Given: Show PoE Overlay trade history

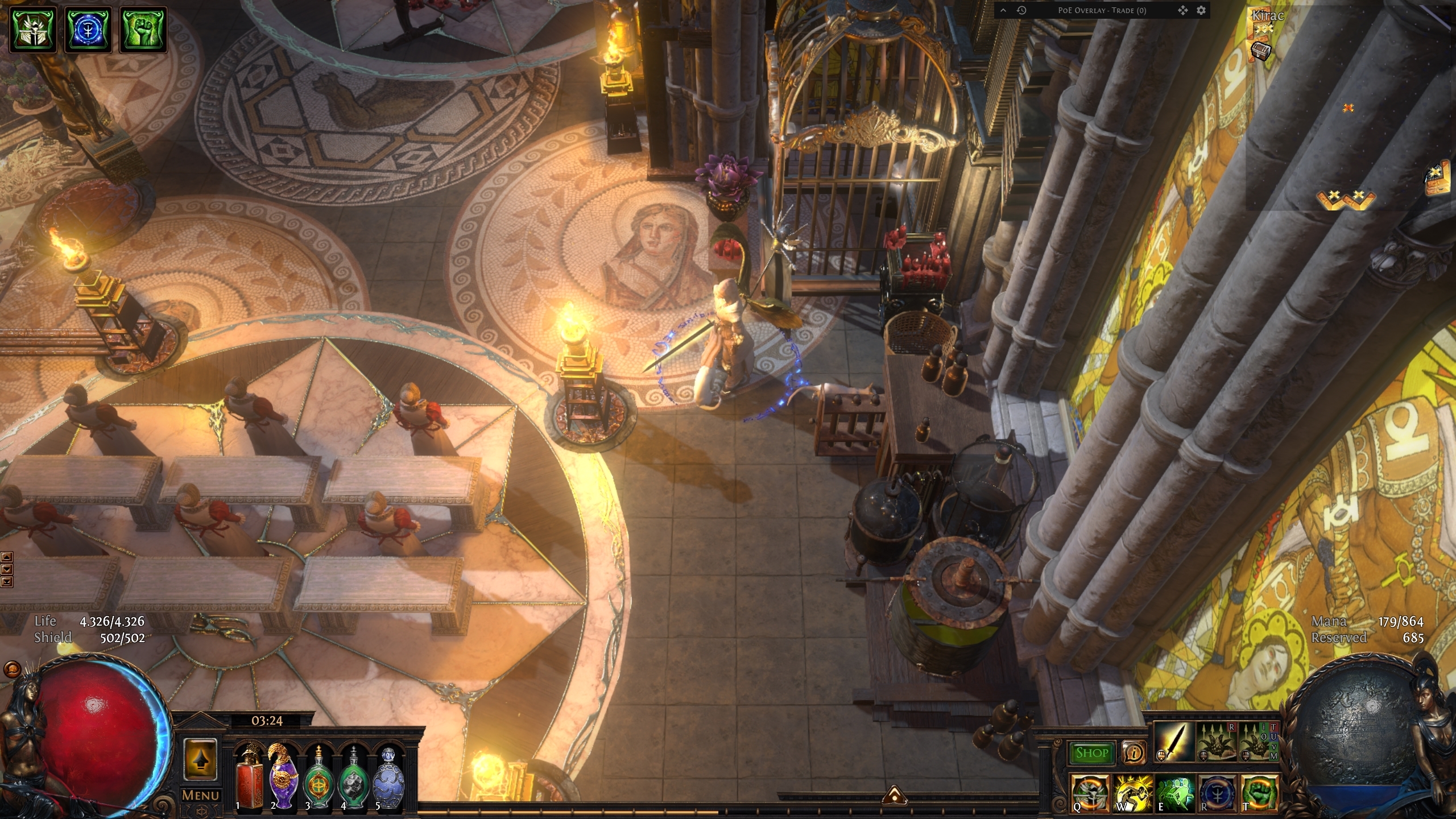Looking at the screenshot, I should pos(1021,10).
